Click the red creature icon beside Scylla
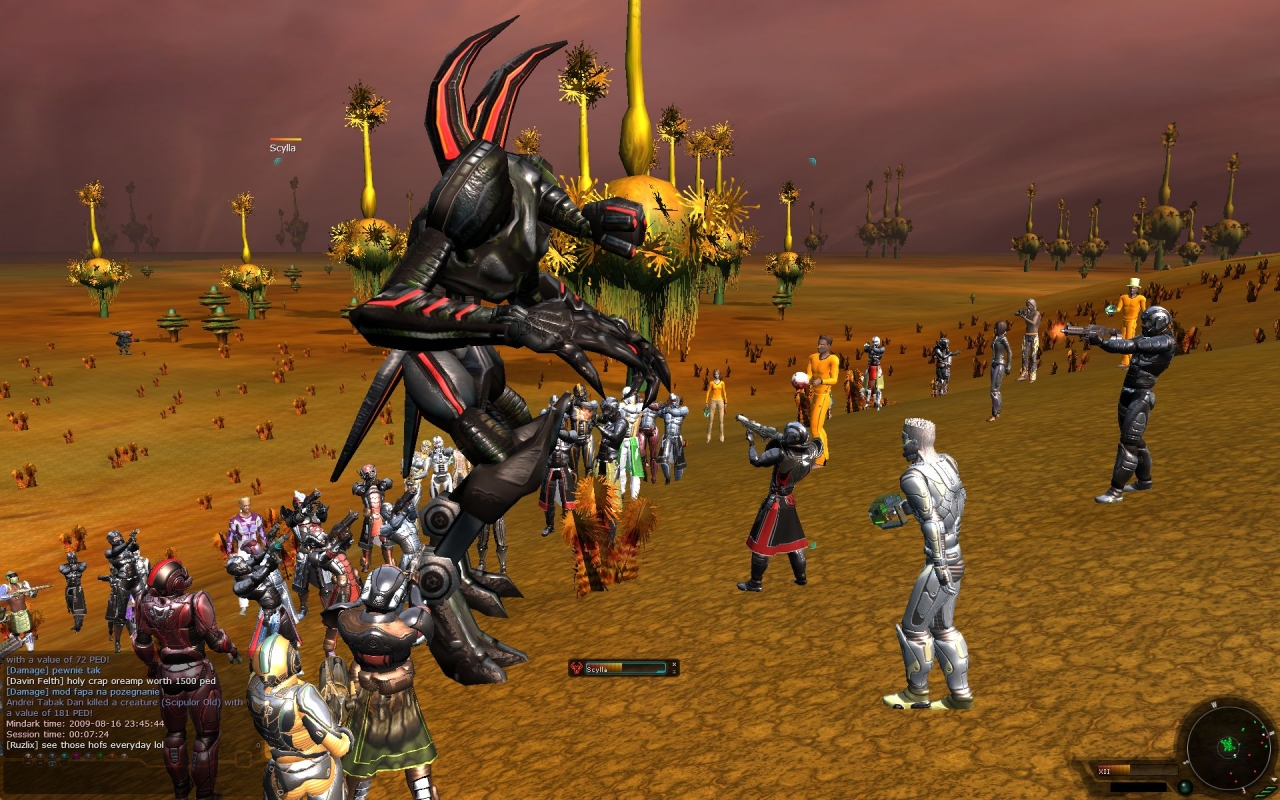 pos(576,668)
